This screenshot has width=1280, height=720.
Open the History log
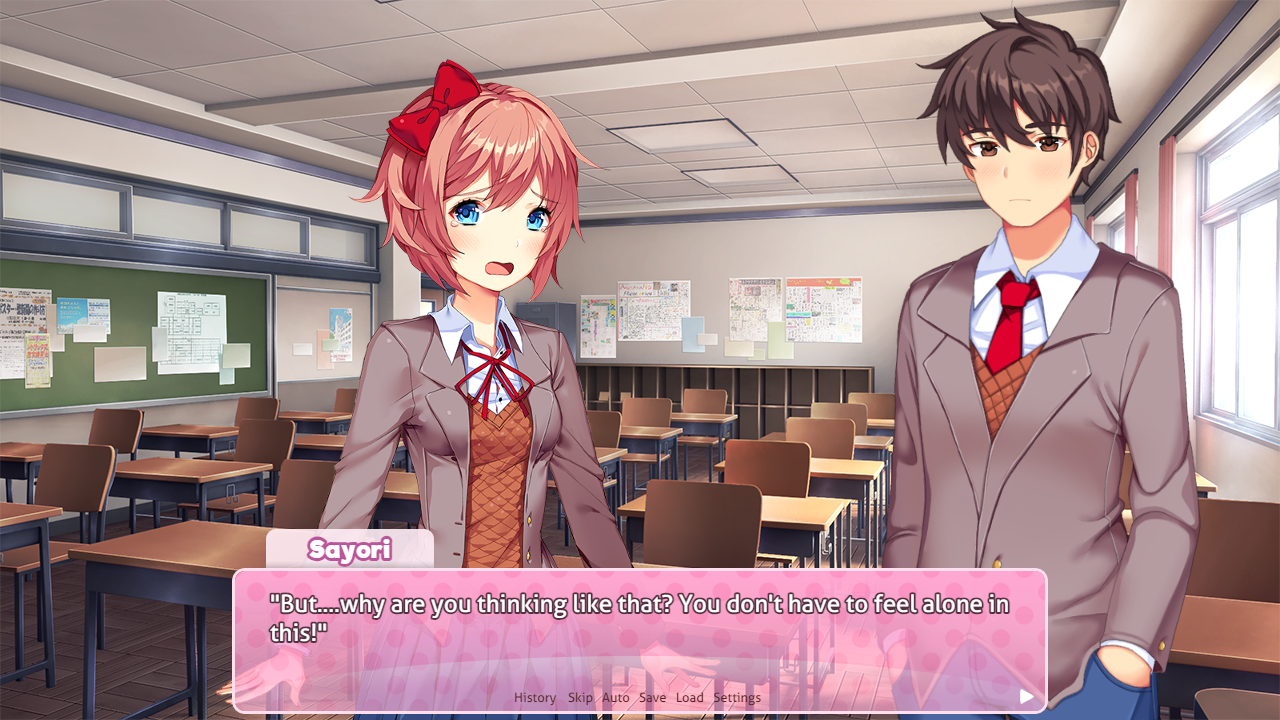[534, 697]
